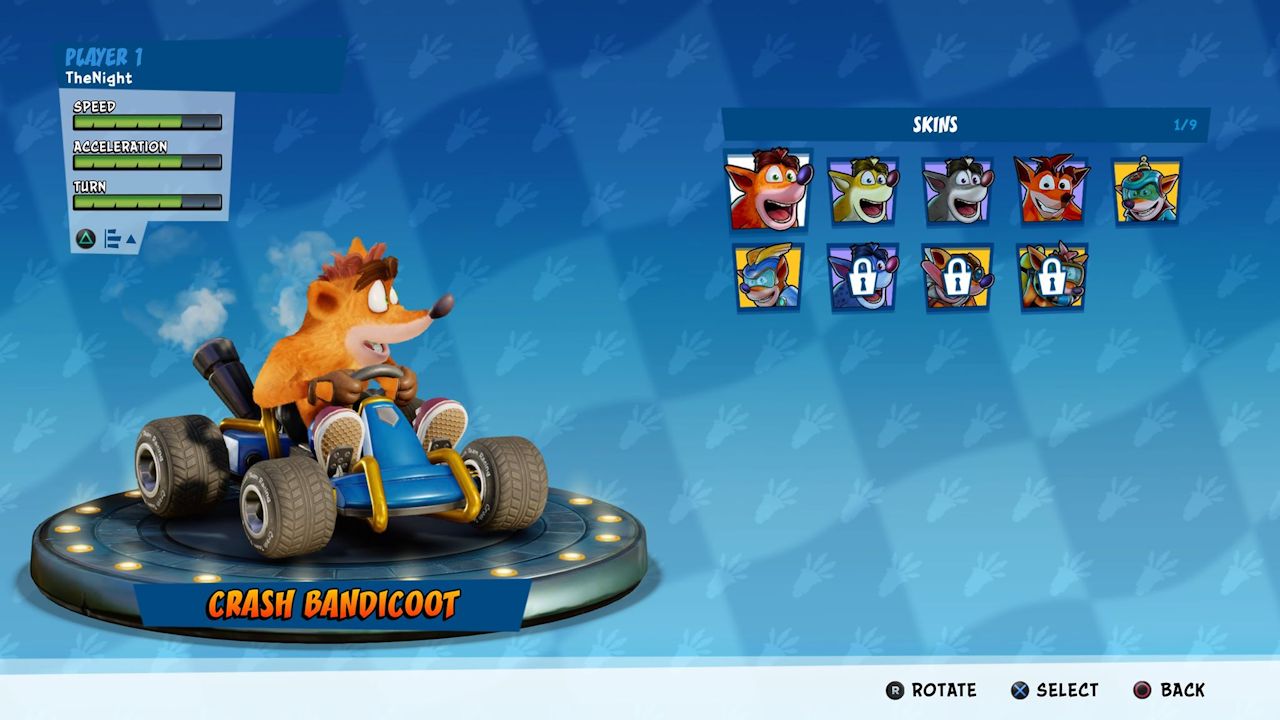Select the grey-furred Crash skin
The image size is (1280, 720).
[958, 190]
